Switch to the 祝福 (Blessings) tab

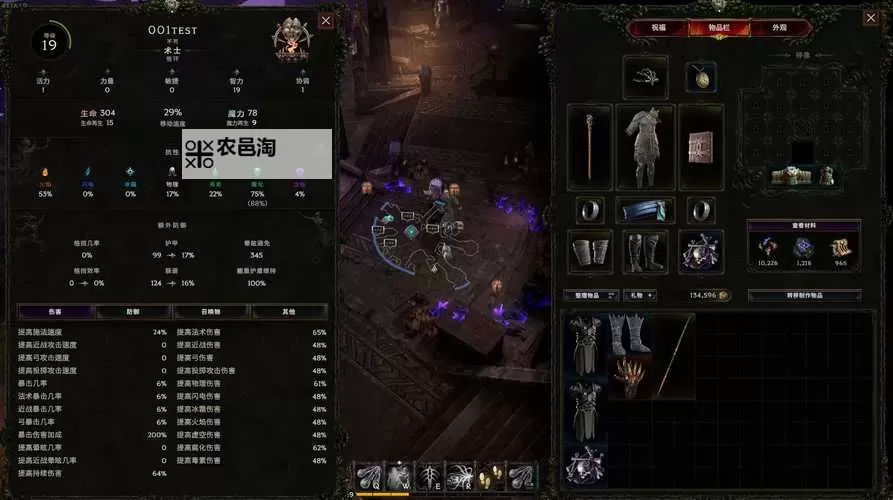[x=658, y=28]
